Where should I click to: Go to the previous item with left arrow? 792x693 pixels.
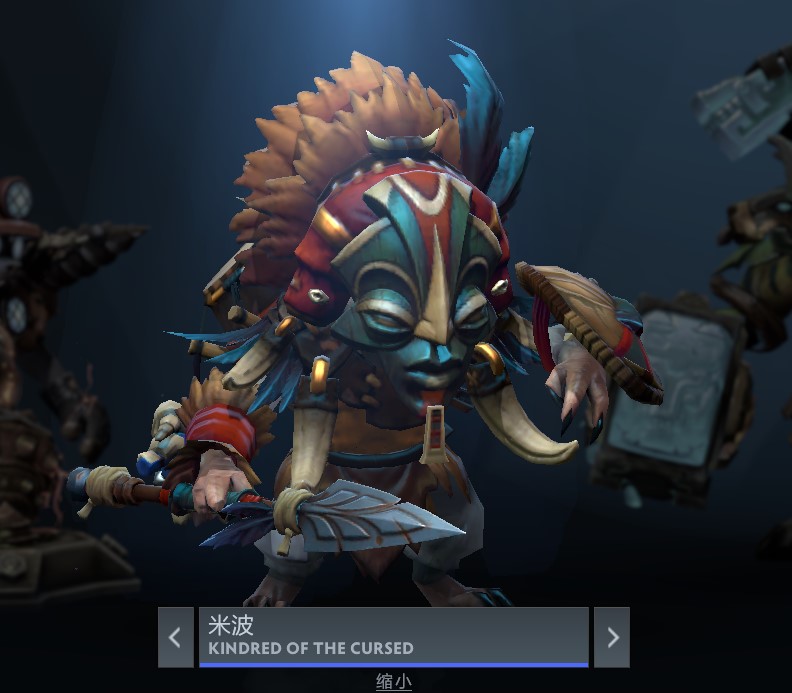[x=175, y=637]
